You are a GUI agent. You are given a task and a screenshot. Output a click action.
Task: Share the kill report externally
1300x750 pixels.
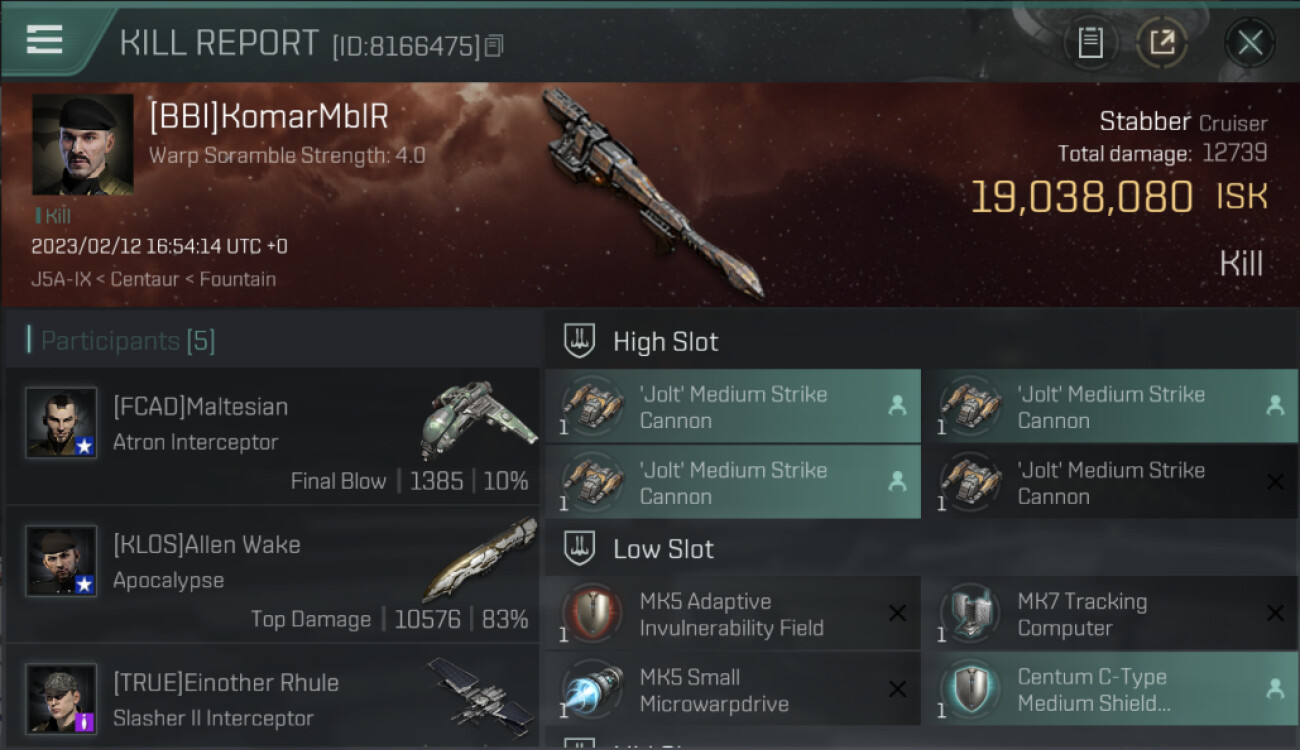pyautogui.click(x=1162, y=42)
